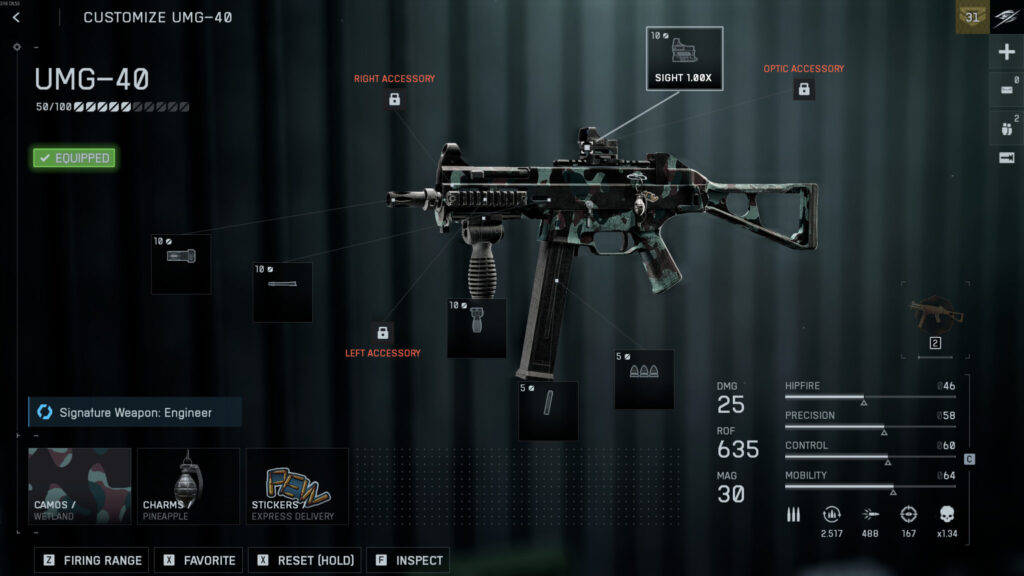Inspect the UMG-40 weapon
The image size is (1024, 576).
[408, 561]
